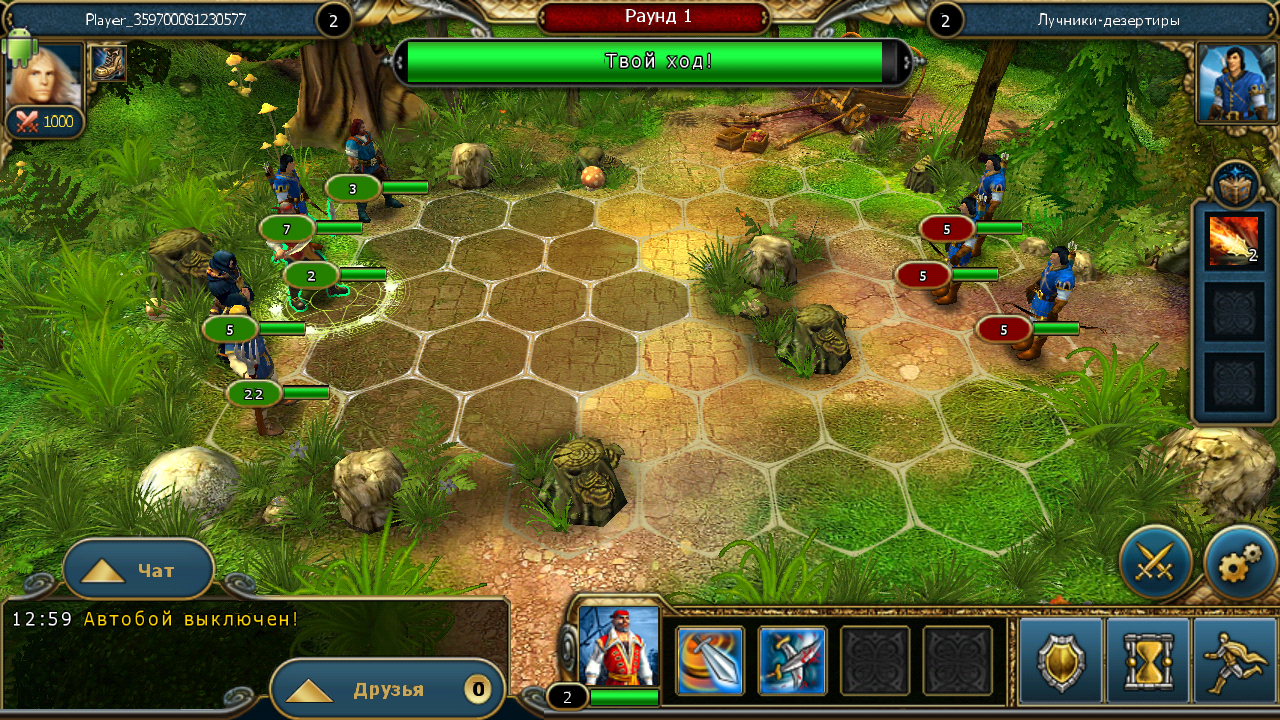Open the Чат panel
The width and height of the screenshot is (1280, 720).
(138, 570)
